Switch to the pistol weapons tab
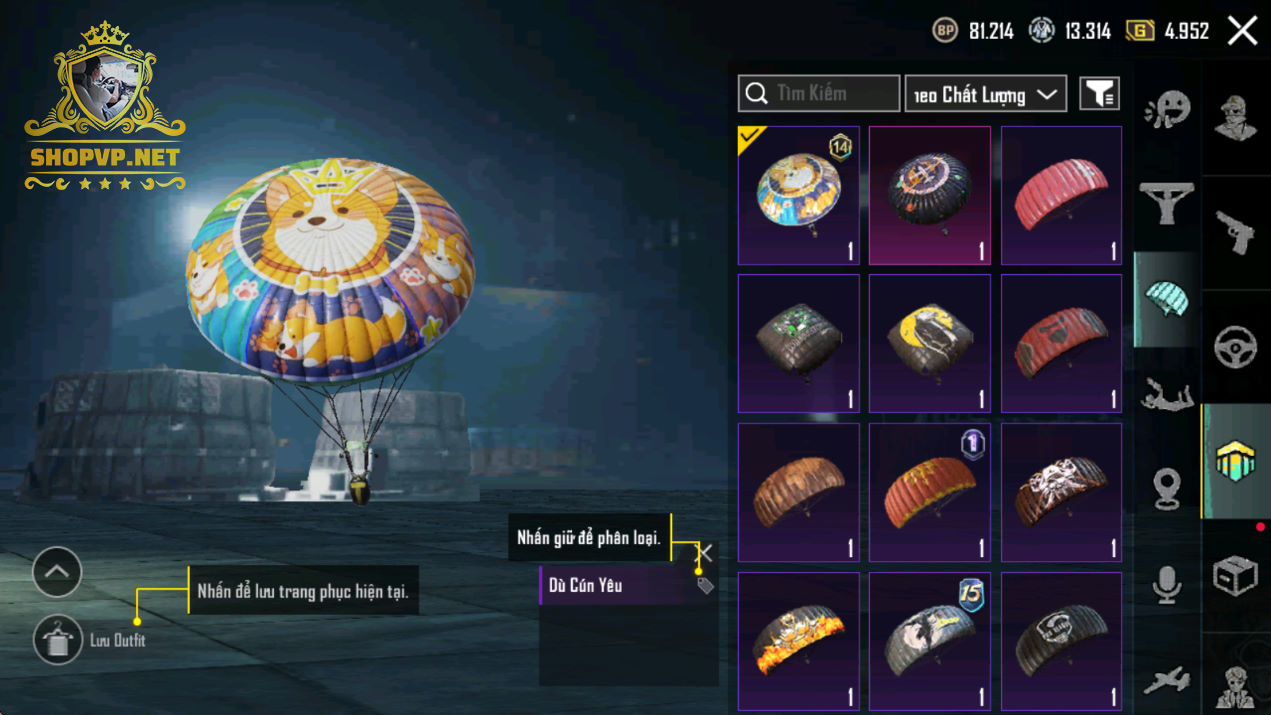Image resolution: width=1271 pixels, height=715 pixels. tap(1235, 232)
